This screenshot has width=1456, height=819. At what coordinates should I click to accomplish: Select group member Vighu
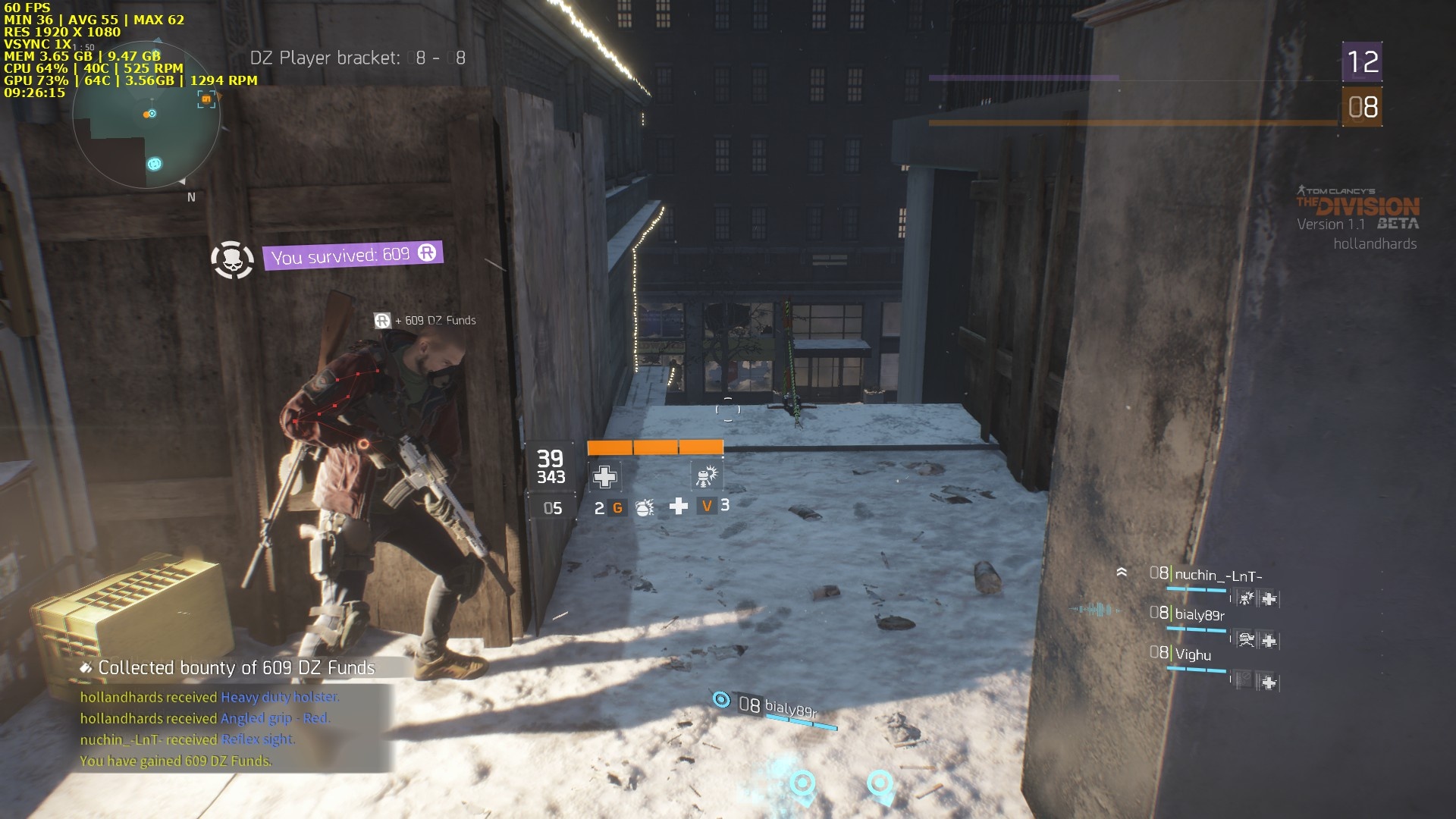point(1193,654)
